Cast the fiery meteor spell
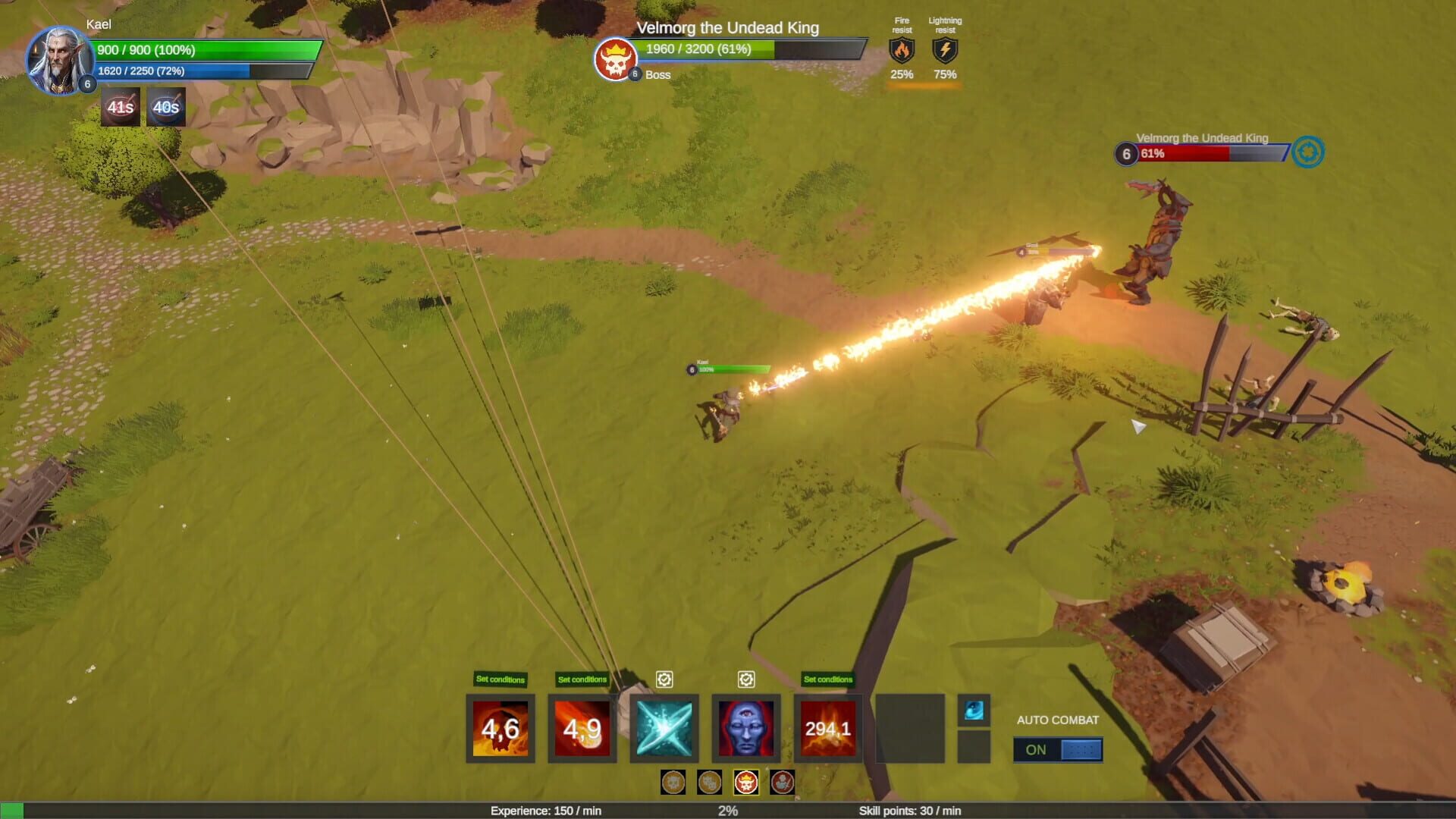1456x819 pixels. point(582,728)
